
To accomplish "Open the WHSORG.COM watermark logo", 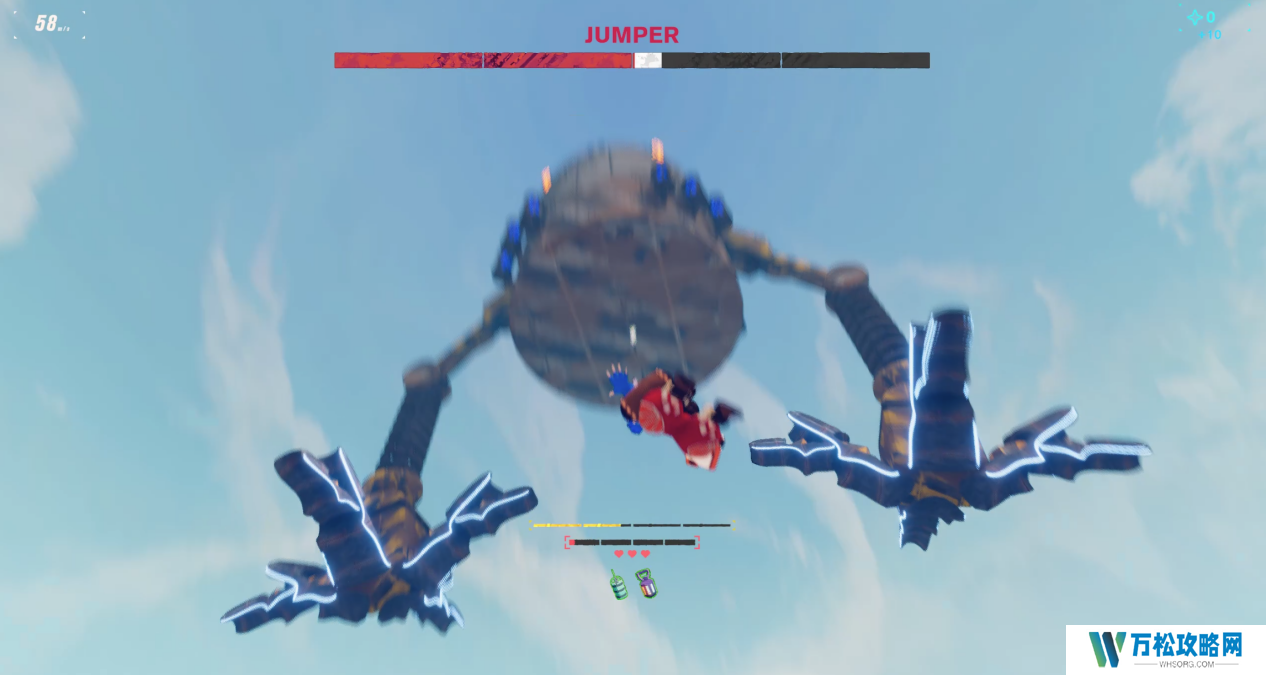I will pyautogui.click(x=1165, y=649).
